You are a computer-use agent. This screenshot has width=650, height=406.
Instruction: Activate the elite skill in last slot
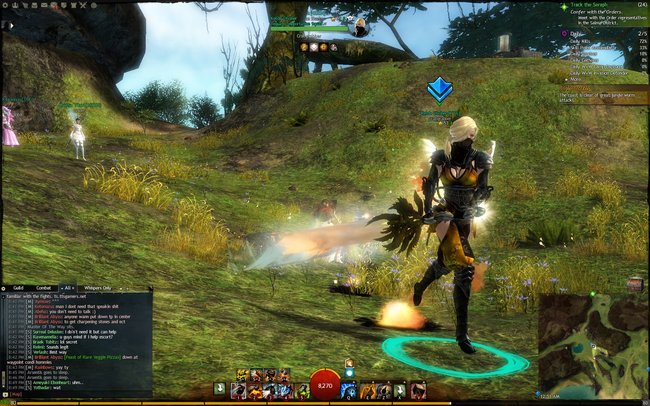(x=418, y=390)
